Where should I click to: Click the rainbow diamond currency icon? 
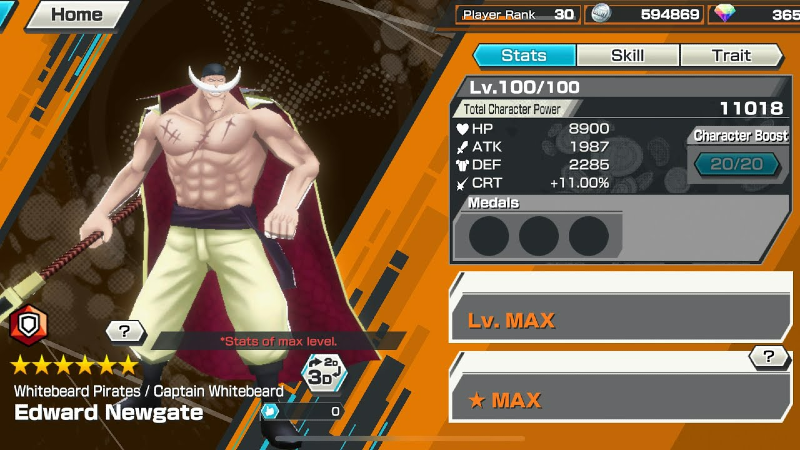click(727, 14)
